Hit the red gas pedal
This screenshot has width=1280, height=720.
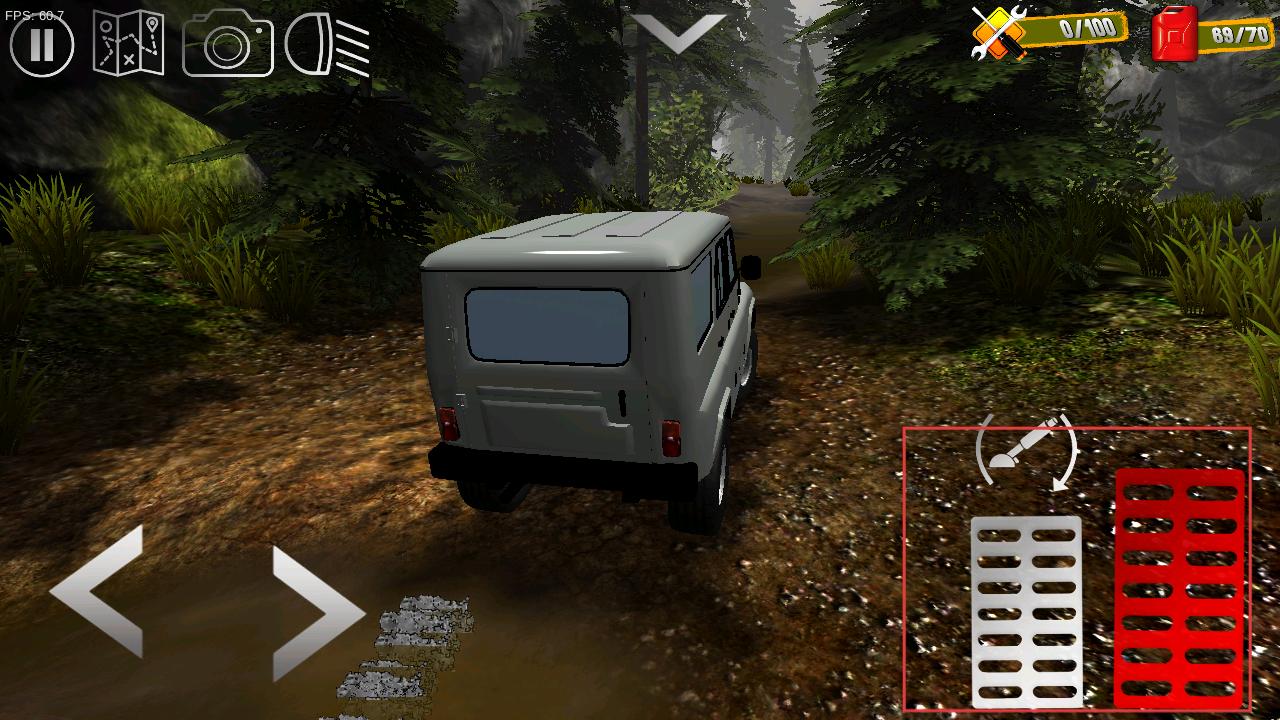click(x=1180, y=588)
